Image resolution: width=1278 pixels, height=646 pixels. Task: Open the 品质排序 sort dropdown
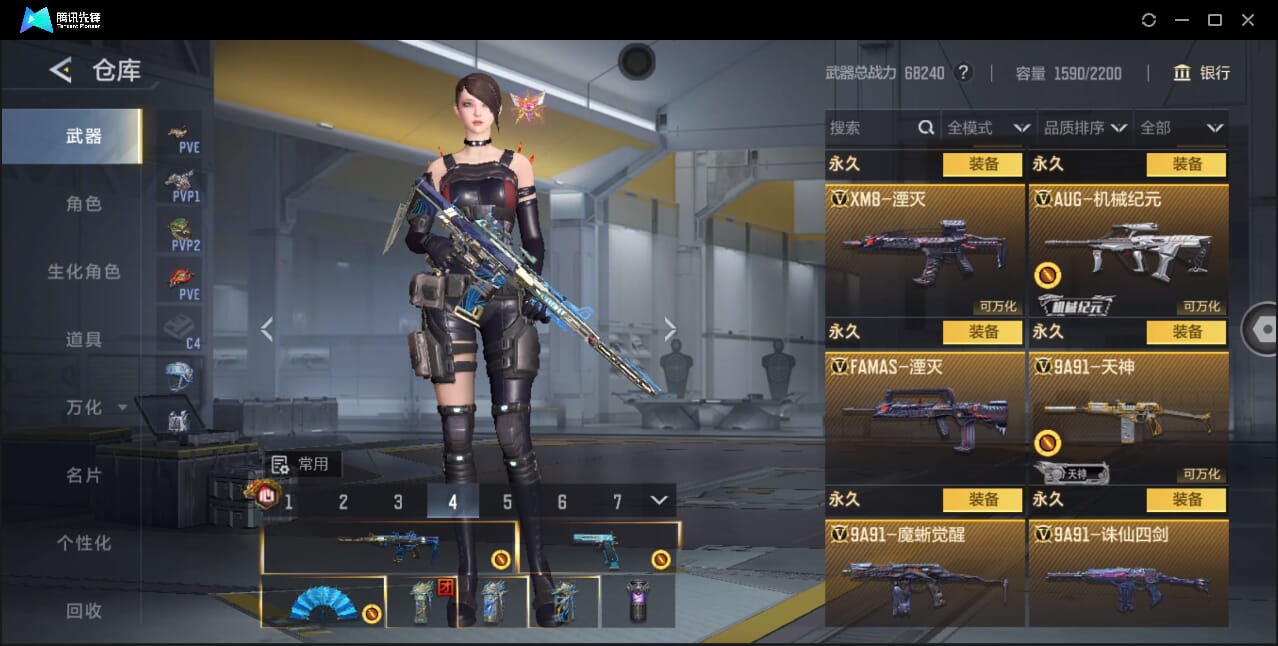tap(1085, 128)
